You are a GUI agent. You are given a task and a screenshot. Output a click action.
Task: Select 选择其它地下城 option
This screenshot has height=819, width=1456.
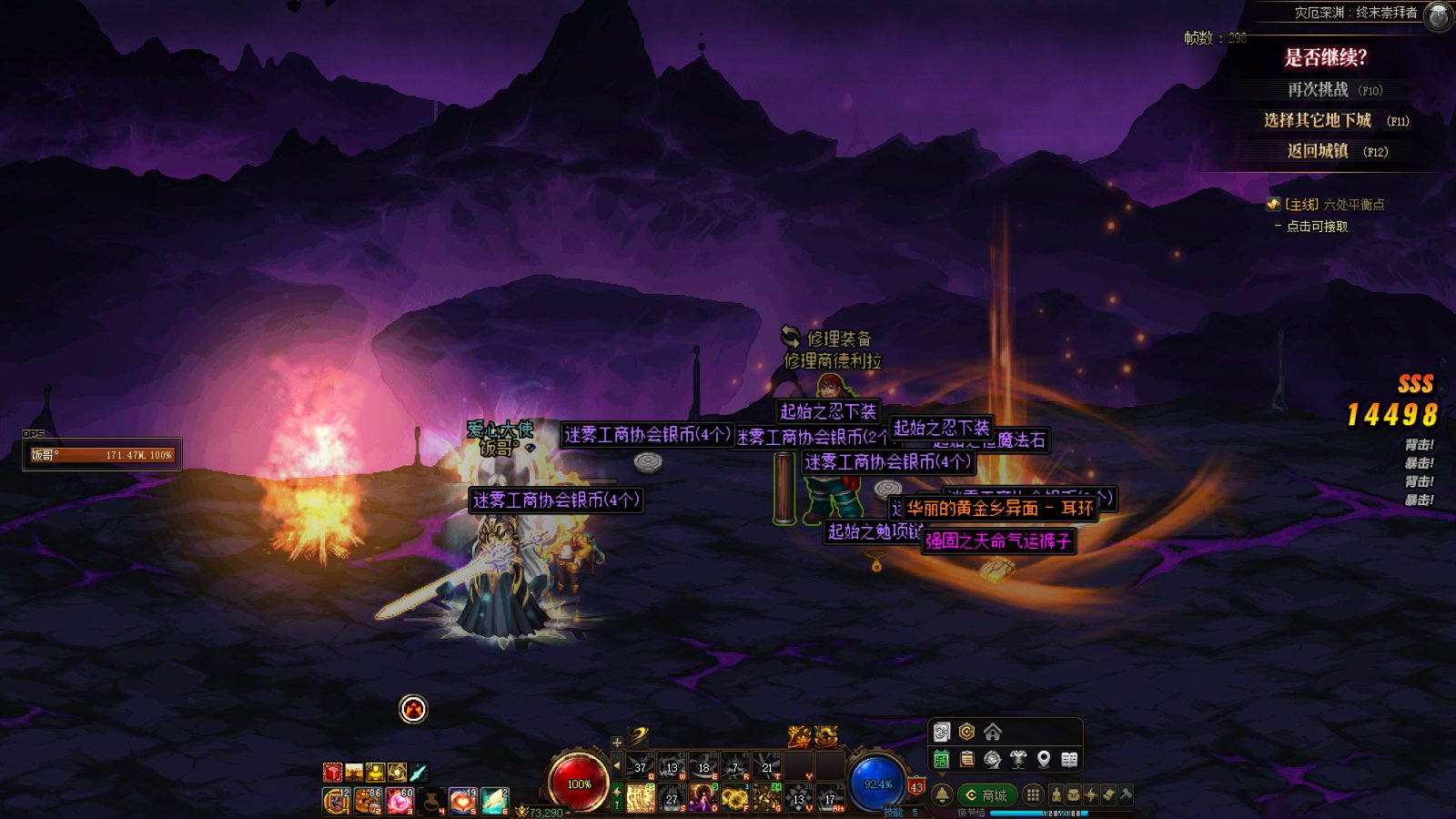coord(1317,120)
